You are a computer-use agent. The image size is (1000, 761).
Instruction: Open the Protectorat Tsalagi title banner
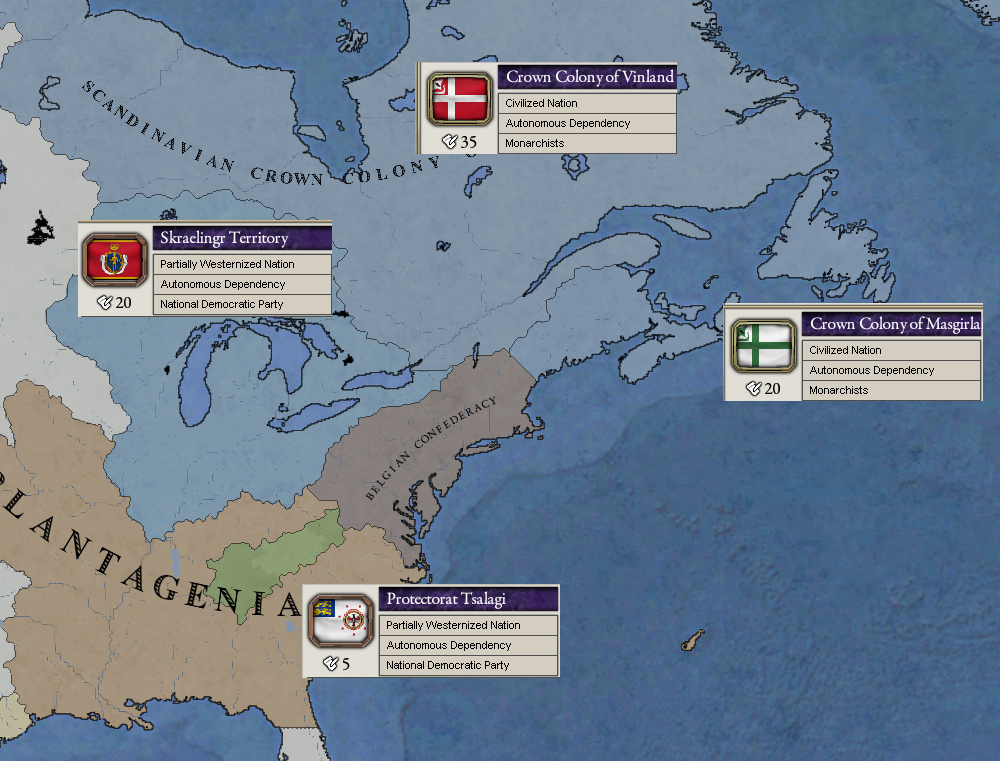click(469, 599)
